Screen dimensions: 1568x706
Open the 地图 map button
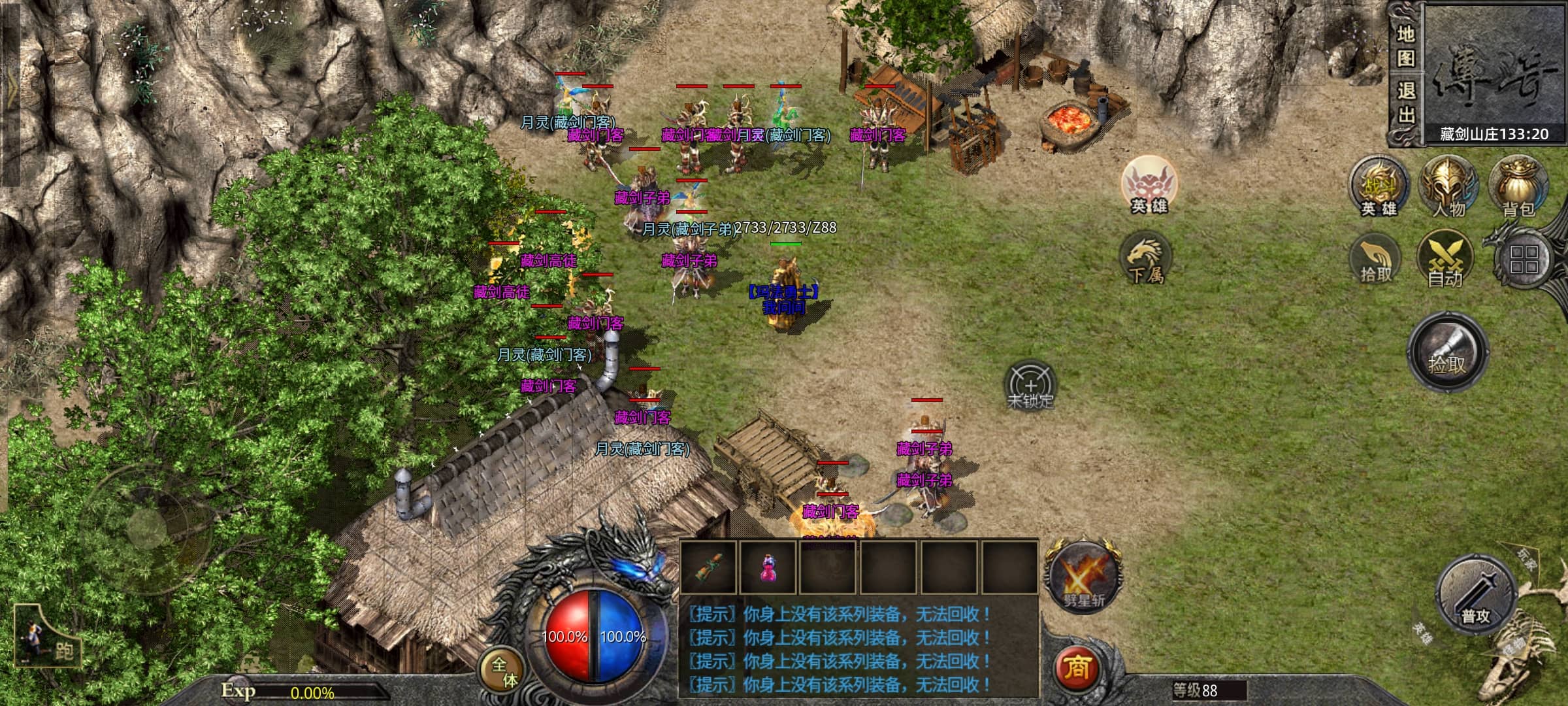coord(1405,46)
